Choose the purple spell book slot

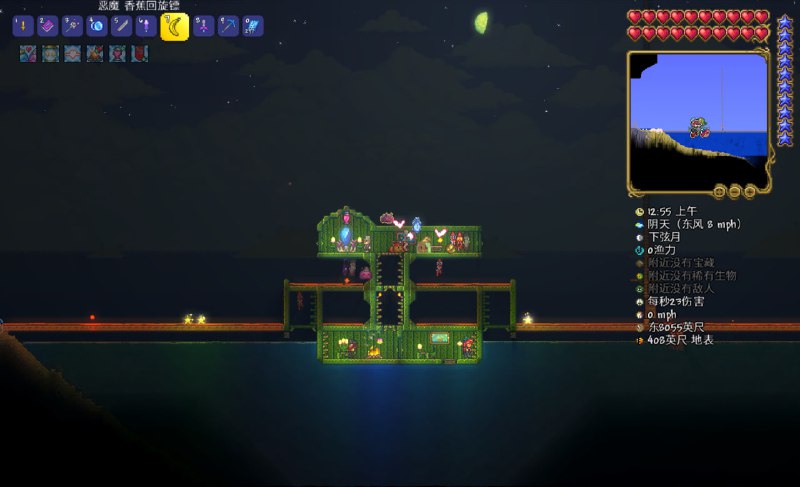(x=46, y=27)
